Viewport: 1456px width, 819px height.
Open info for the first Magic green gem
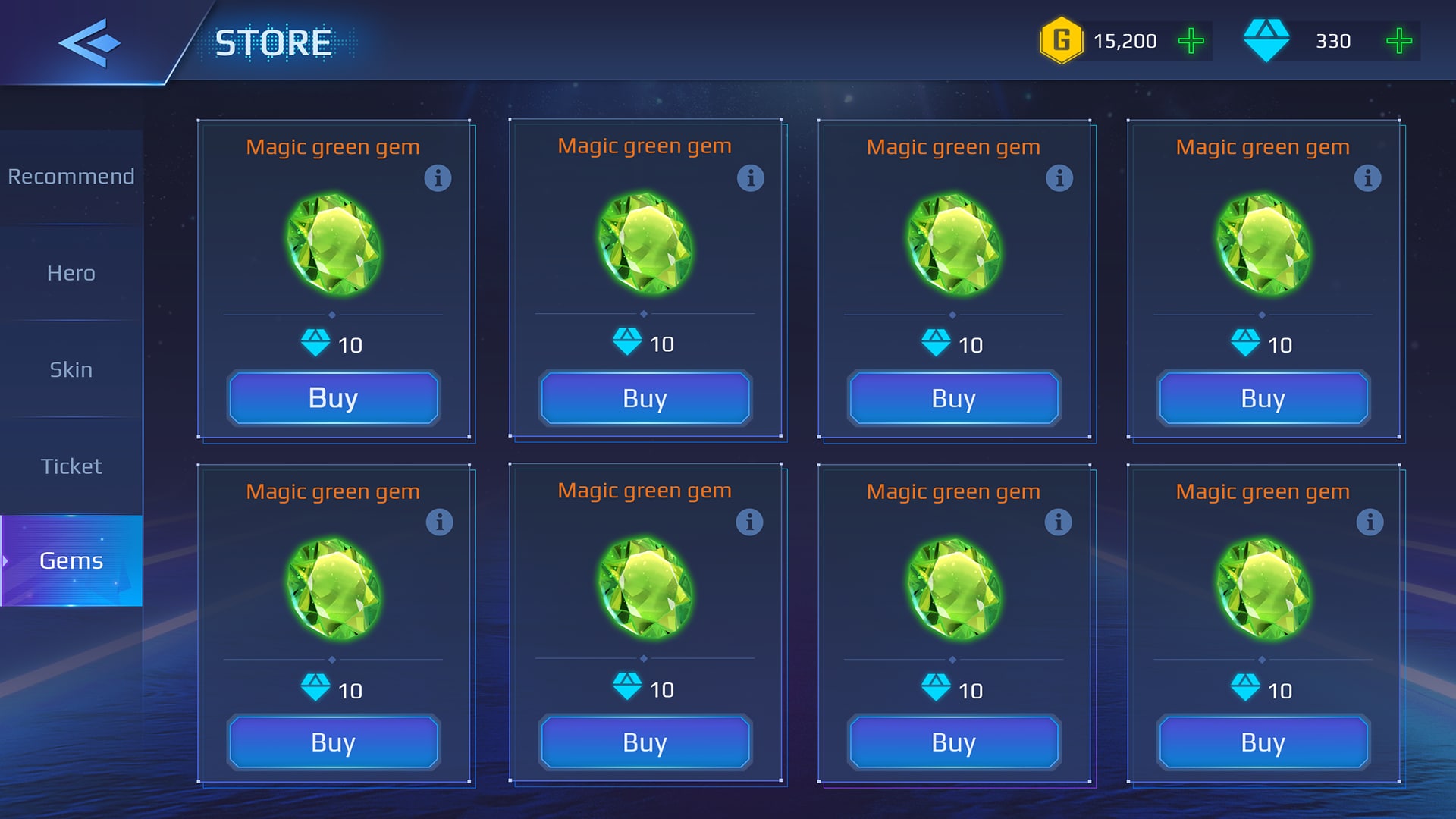pos(438,178)
